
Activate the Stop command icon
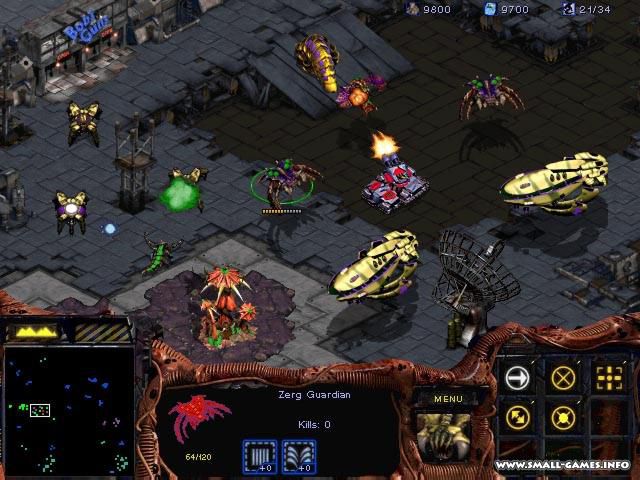click(564, 377)
